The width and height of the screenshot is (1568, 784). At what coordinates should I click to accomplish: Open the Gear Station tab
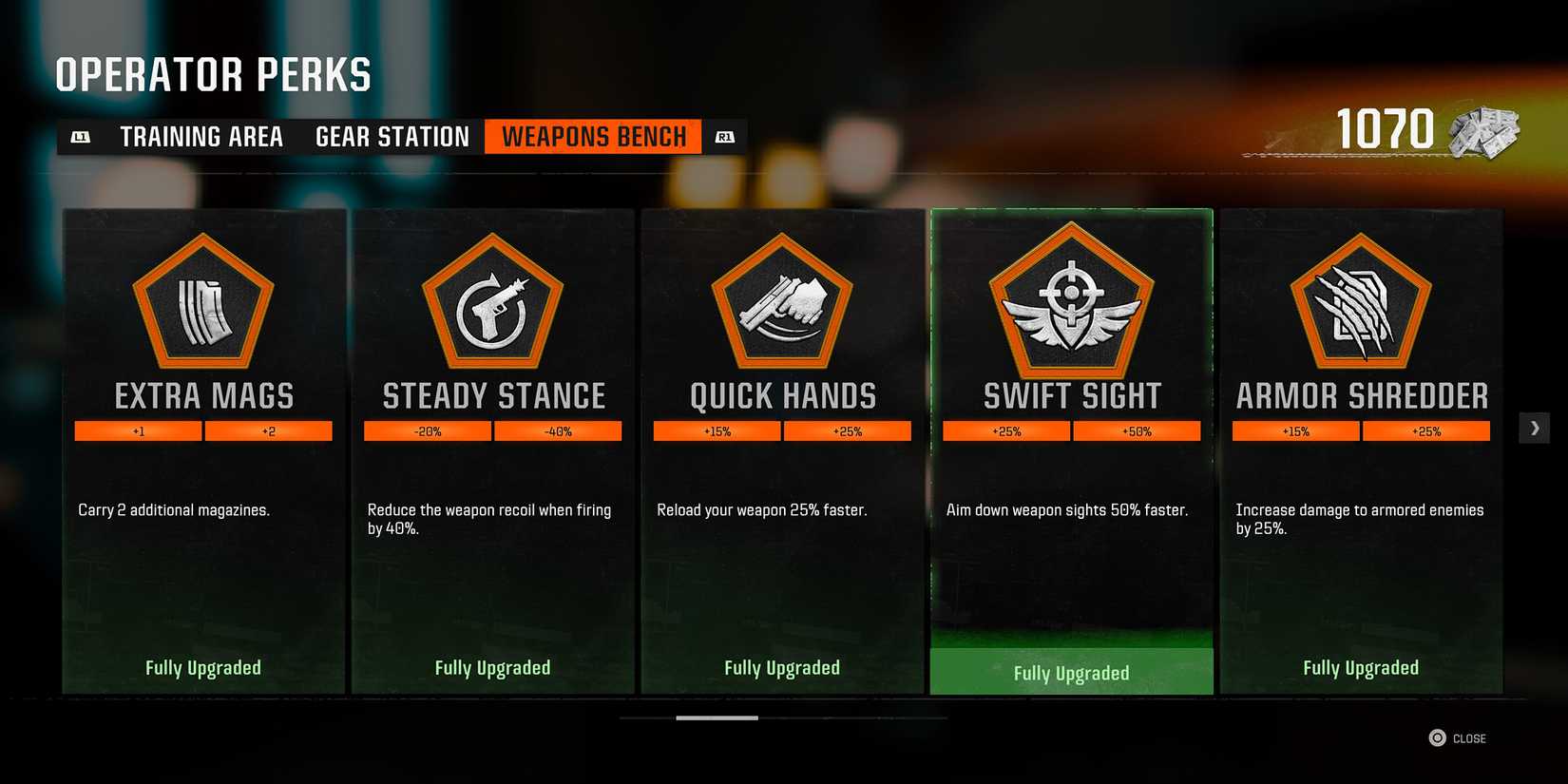click(x=391, y=136)
